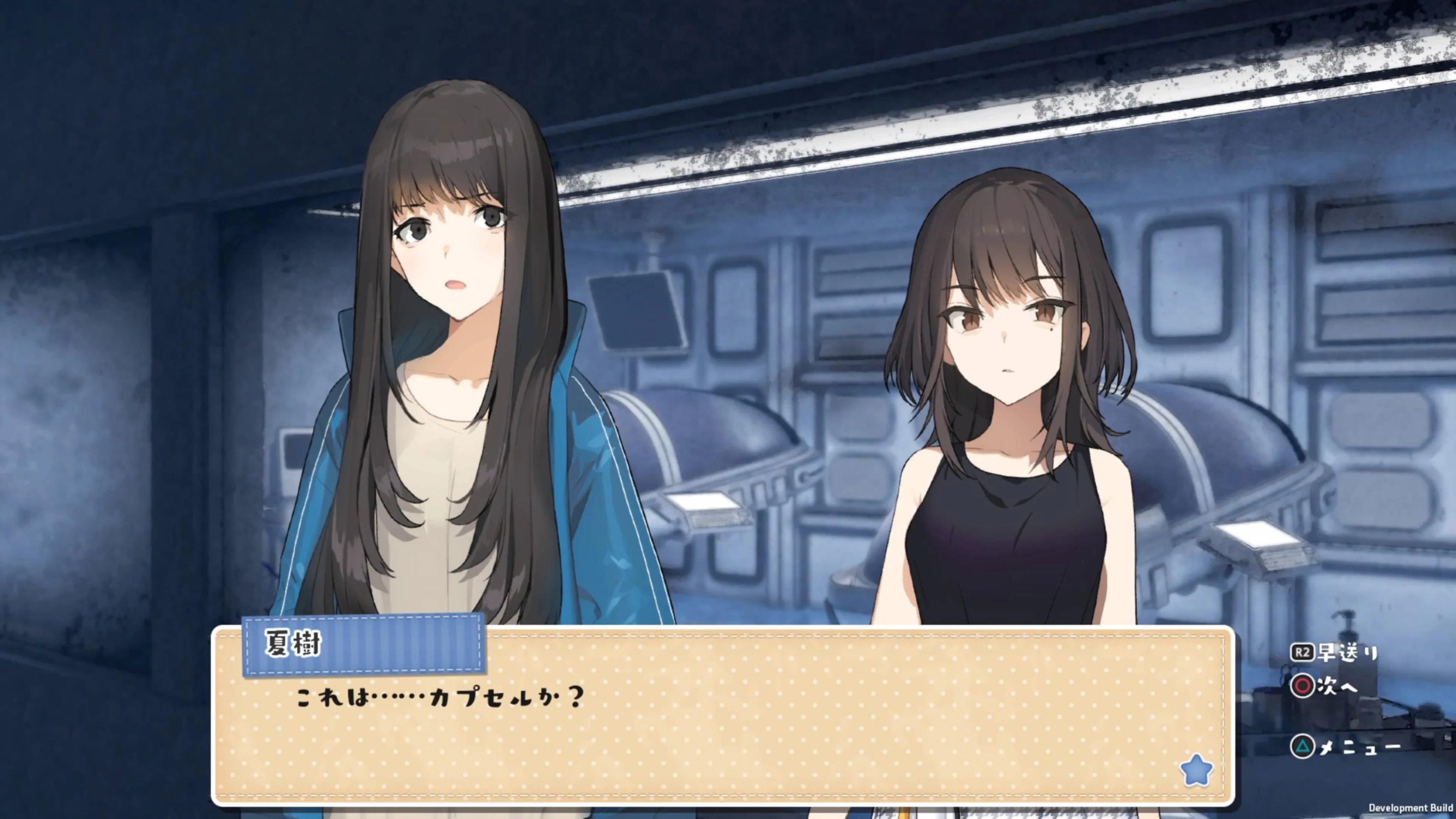This screenshot has height=819, width=1456.
Task: Click the polka-dot dialogue panel background
Action: 848,752
